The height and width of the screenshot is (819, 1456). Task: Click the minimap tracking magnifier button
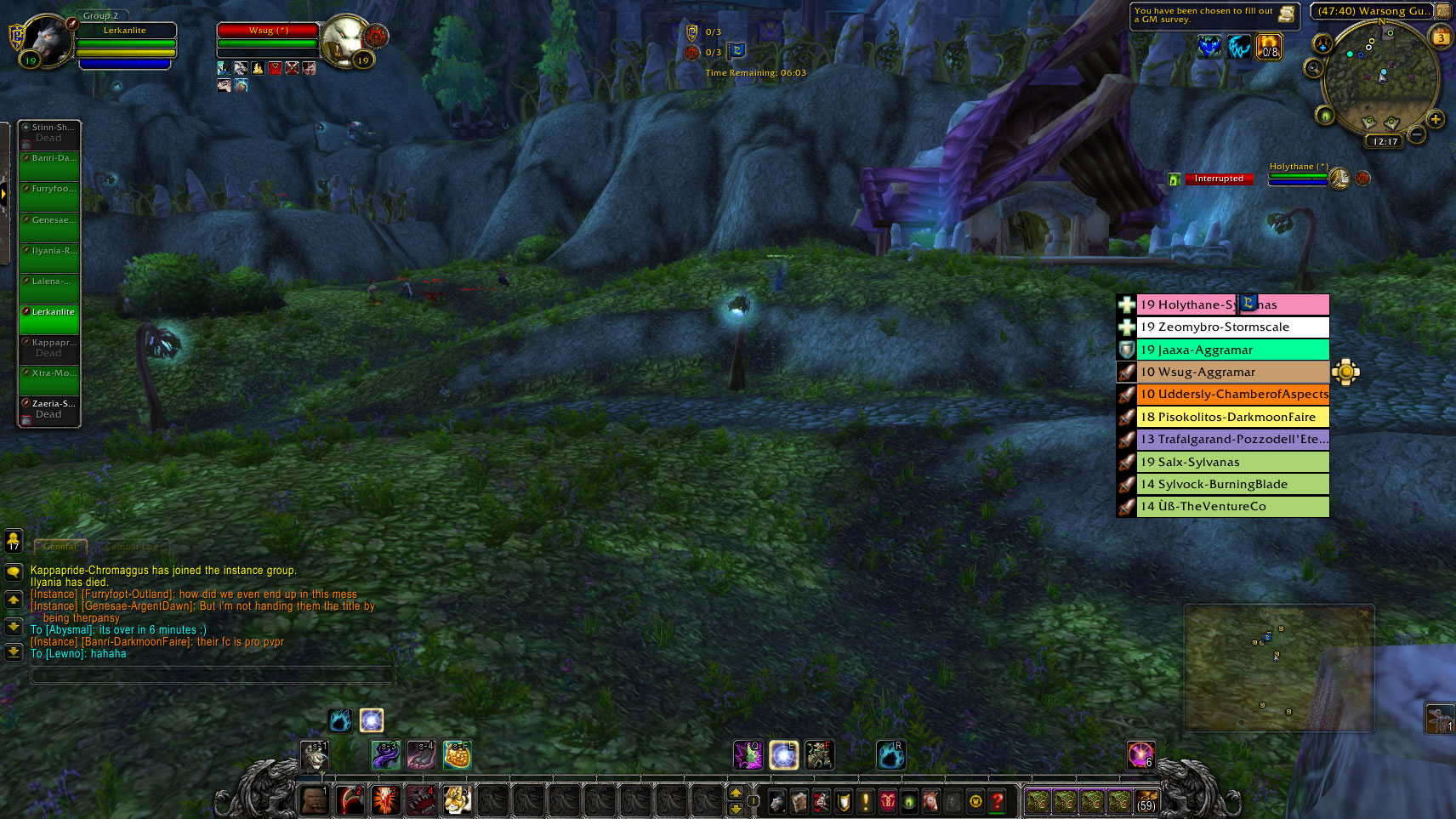pyautogui.click(x=1314, y=67)
